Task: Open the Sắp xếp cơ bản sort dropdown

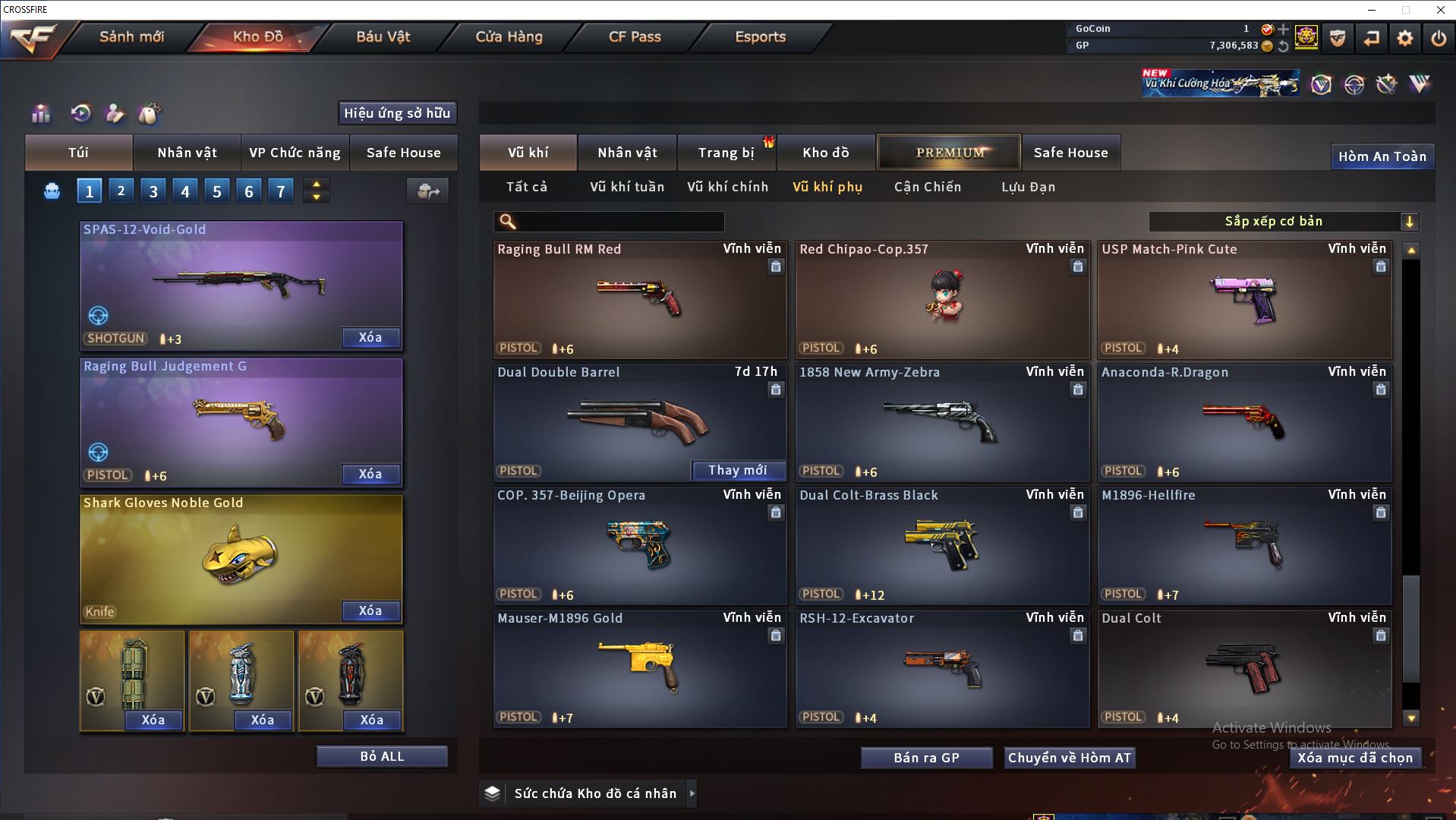Action: tap(1283, 222)
